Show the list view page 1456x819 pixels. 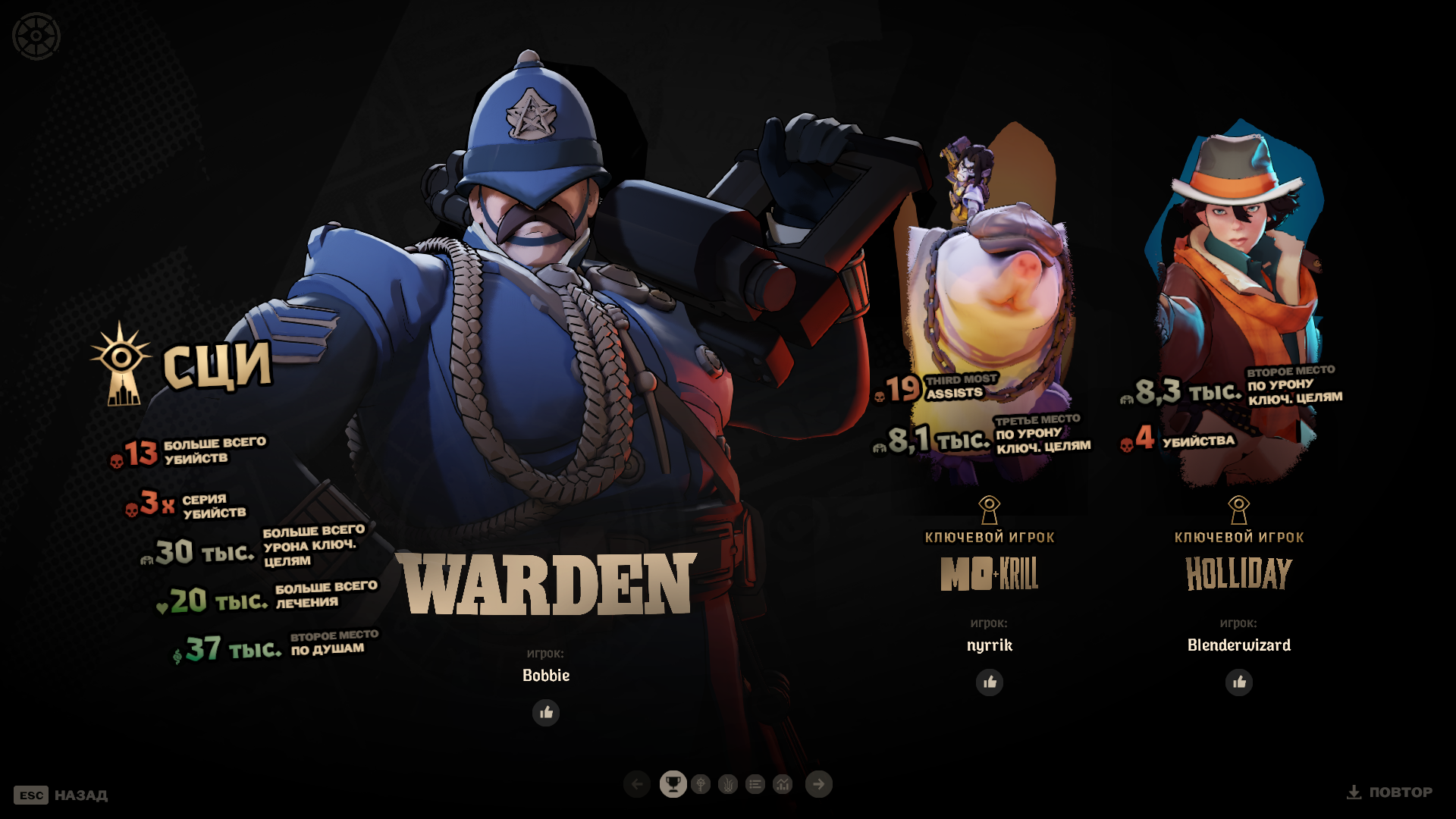pyautogui.click(x=755, y=784)
